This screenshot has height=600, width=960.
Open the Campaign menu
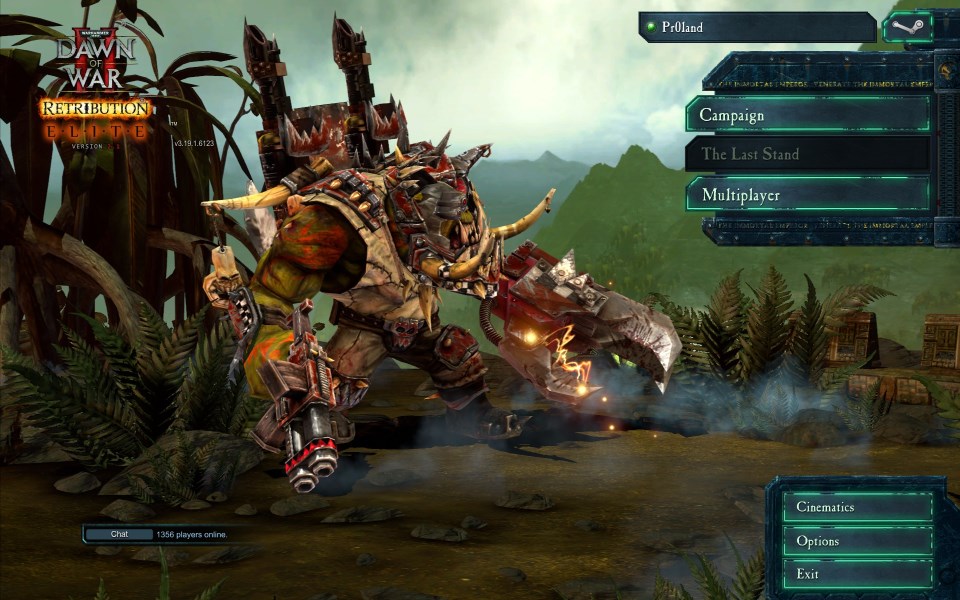pos(808,115)
